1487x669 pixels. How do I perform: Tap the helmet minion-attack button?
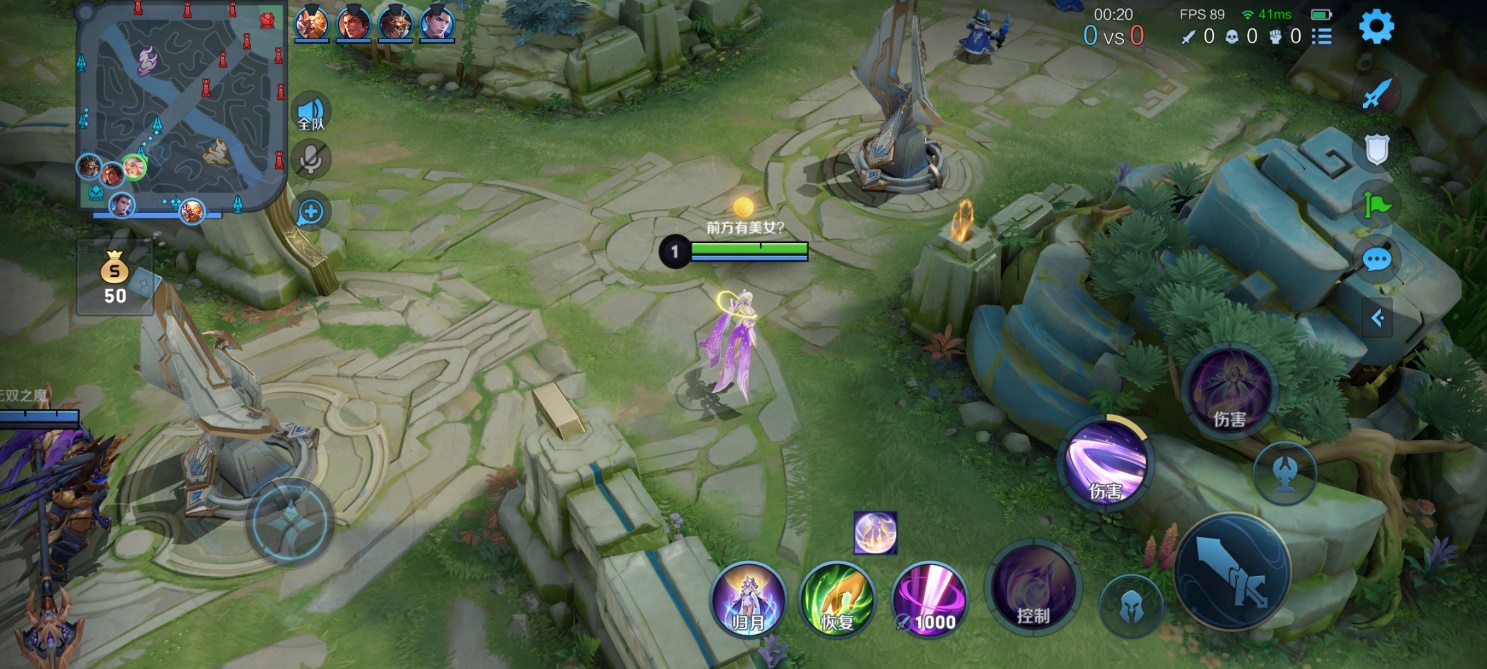tap(1131, 606)
